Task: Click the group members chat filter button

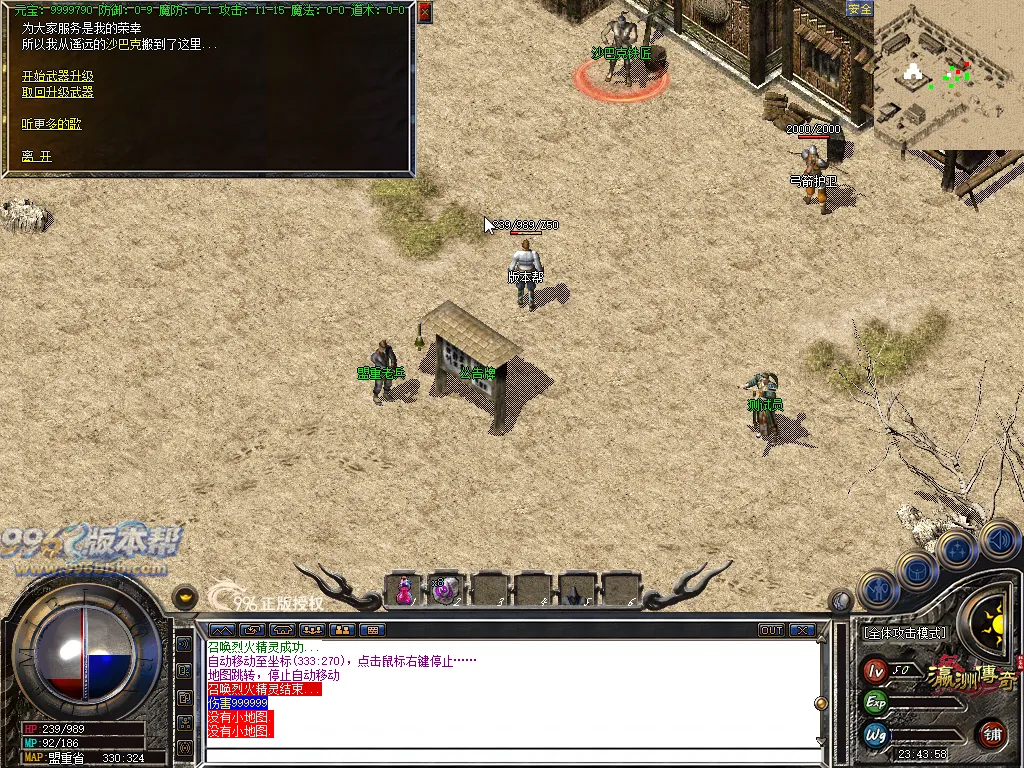Action: click(x=312, y=630)
